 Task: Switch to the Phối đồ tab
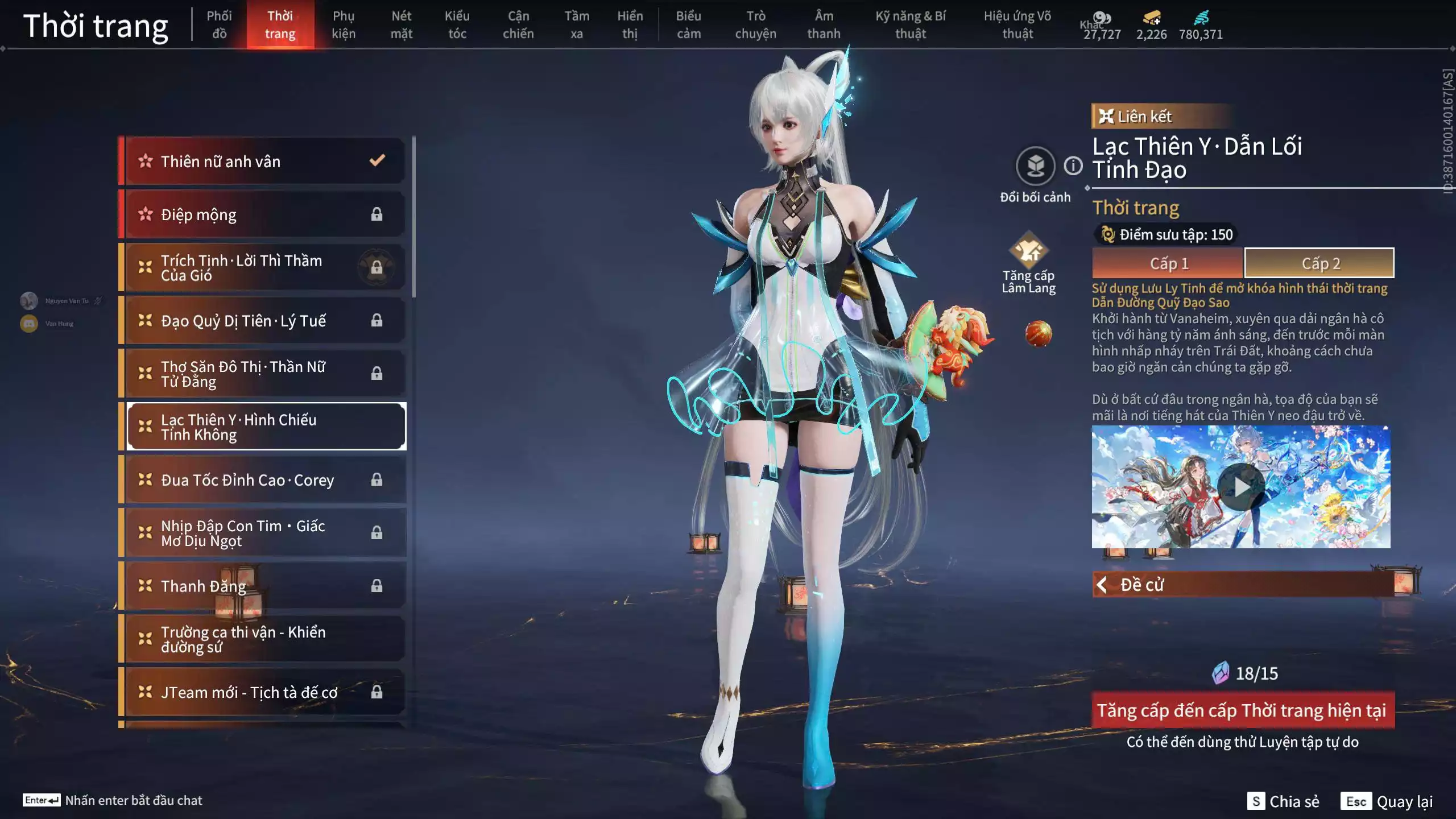(219, 24)
